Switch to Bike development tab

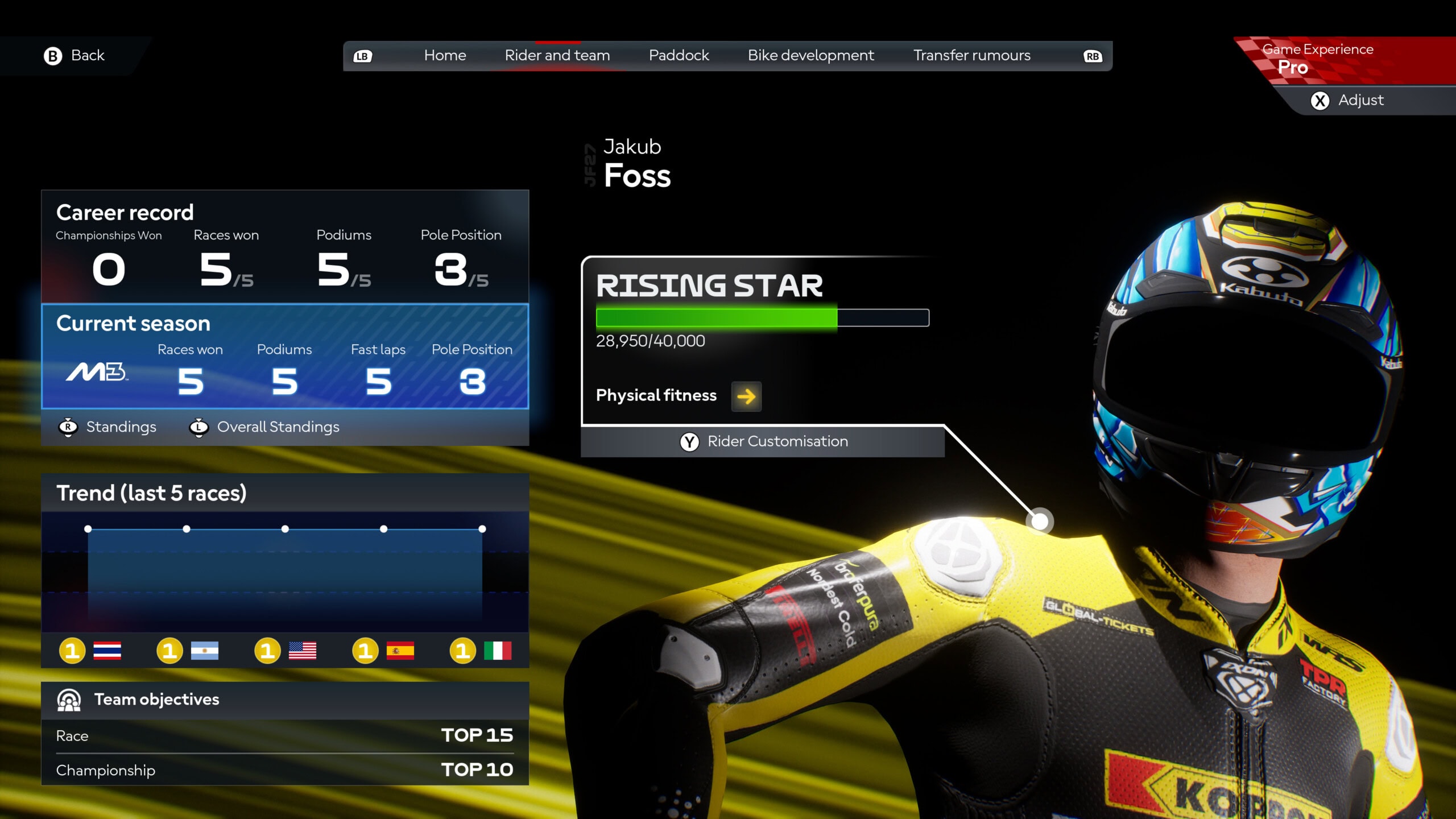coord(810,56)
